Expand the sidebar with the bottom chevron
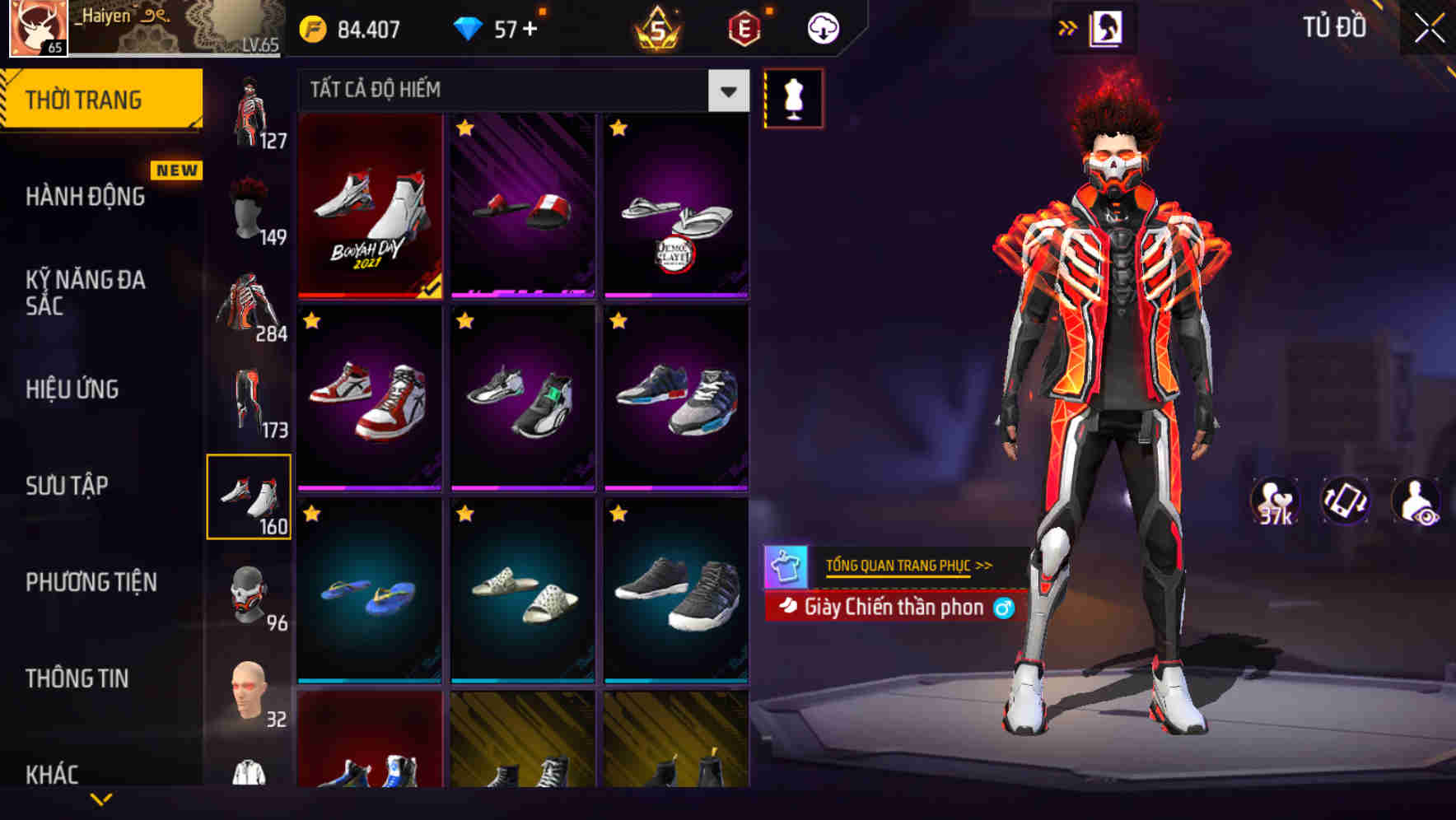This screenshot has width=1456, height=820. pos(101,797)
